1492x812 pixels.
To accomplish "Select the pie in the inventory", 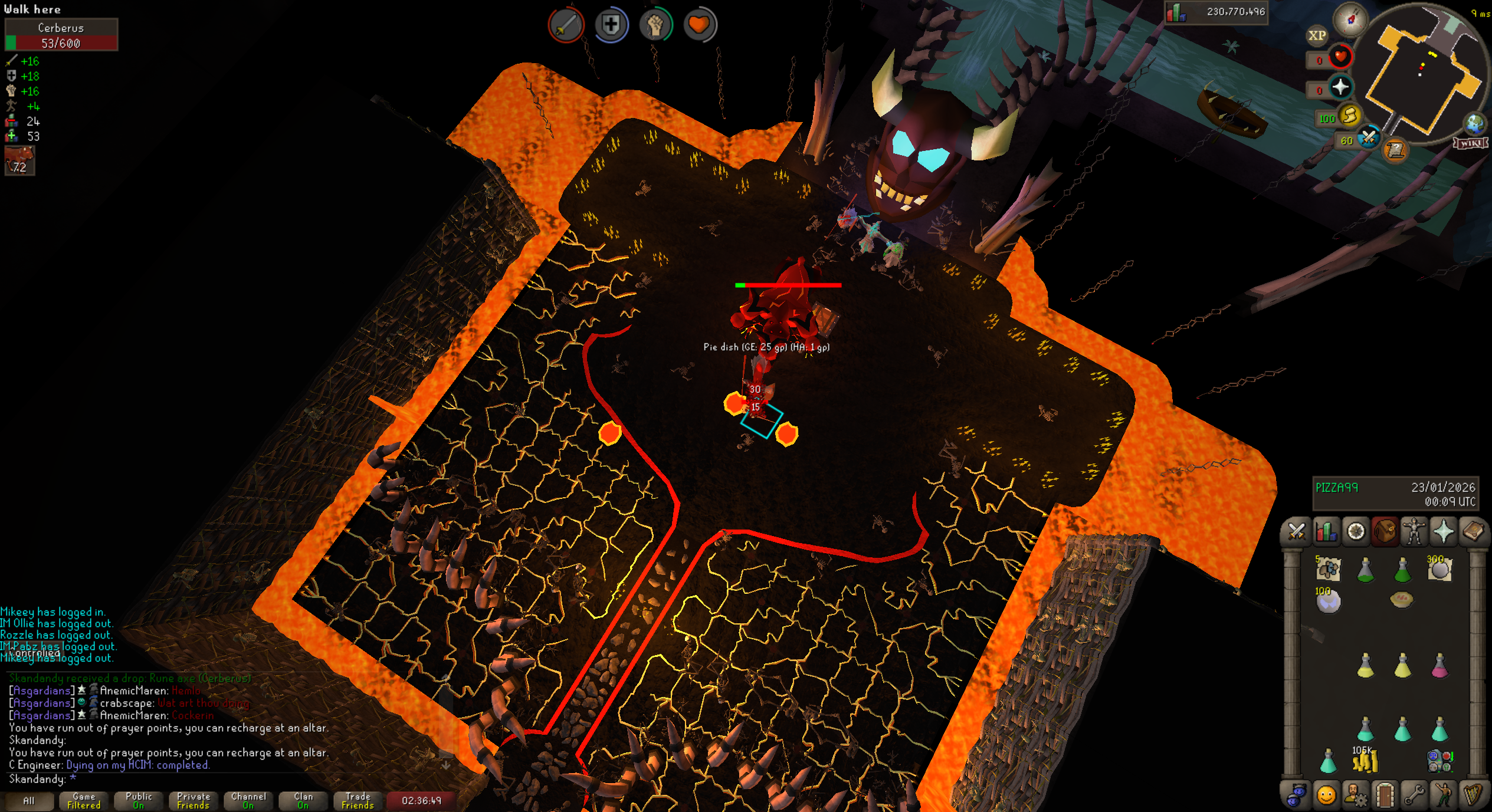I will (x=1402, y=600).
